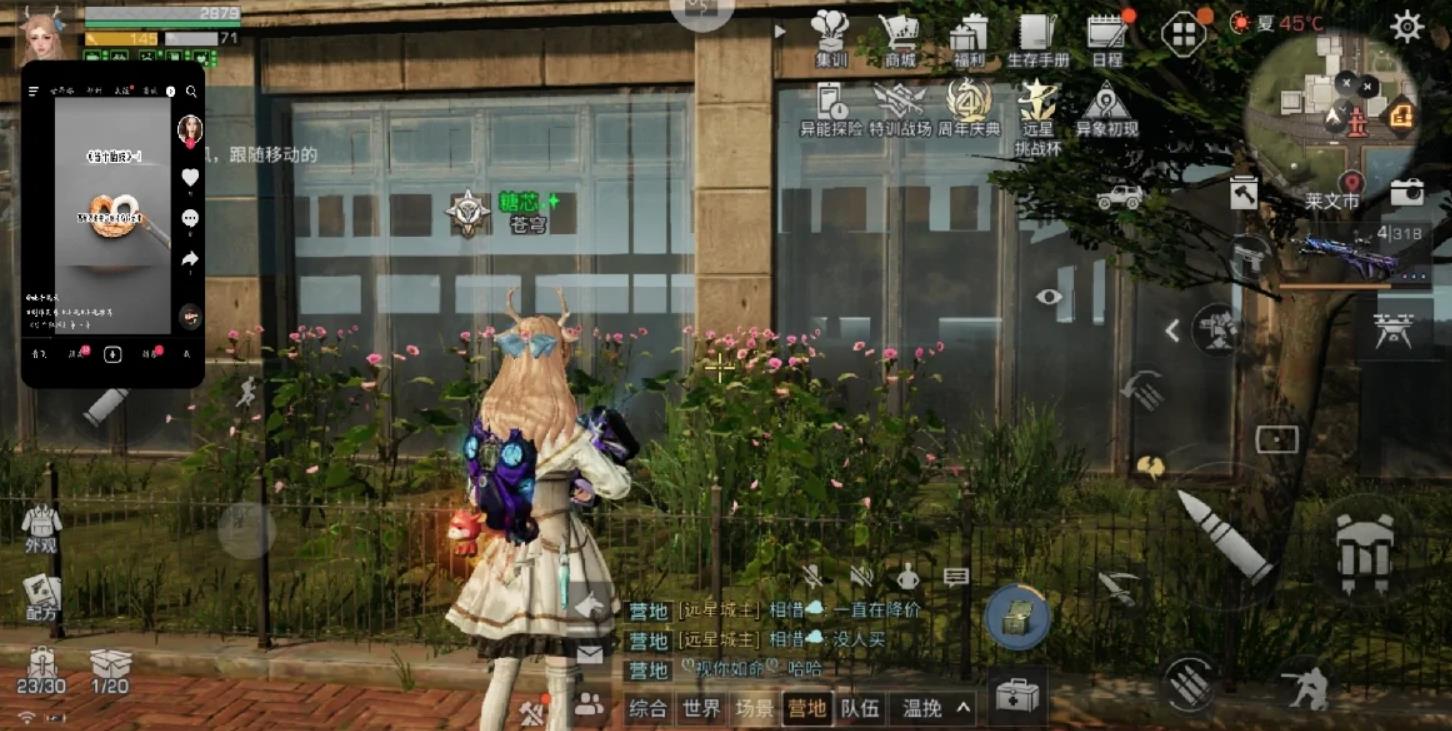Open the 外观 appearance menu

pyautogui.click(x=41, y=527)
